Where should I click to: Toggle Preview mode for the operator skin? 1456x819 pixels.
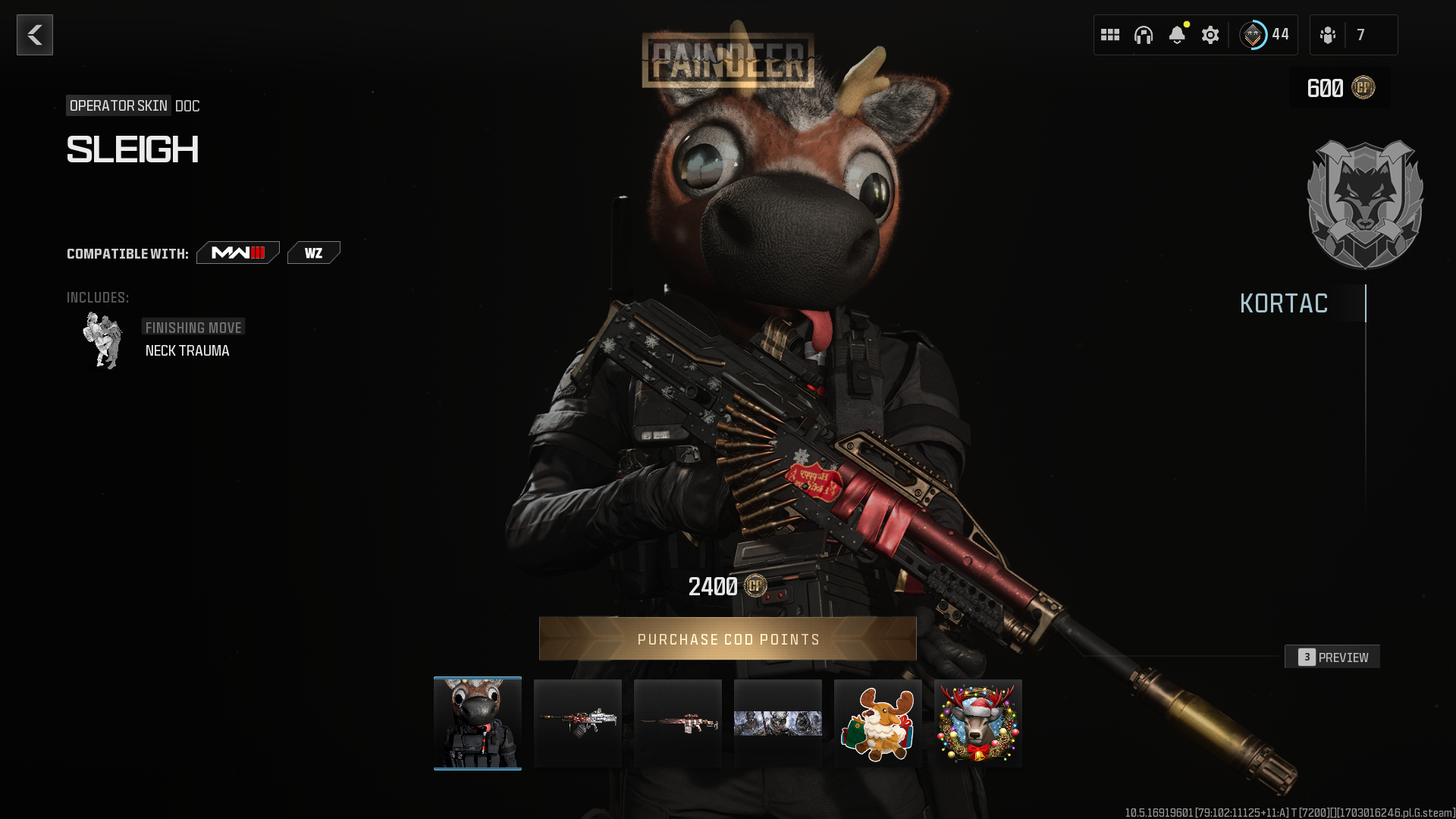(1332, 657)
